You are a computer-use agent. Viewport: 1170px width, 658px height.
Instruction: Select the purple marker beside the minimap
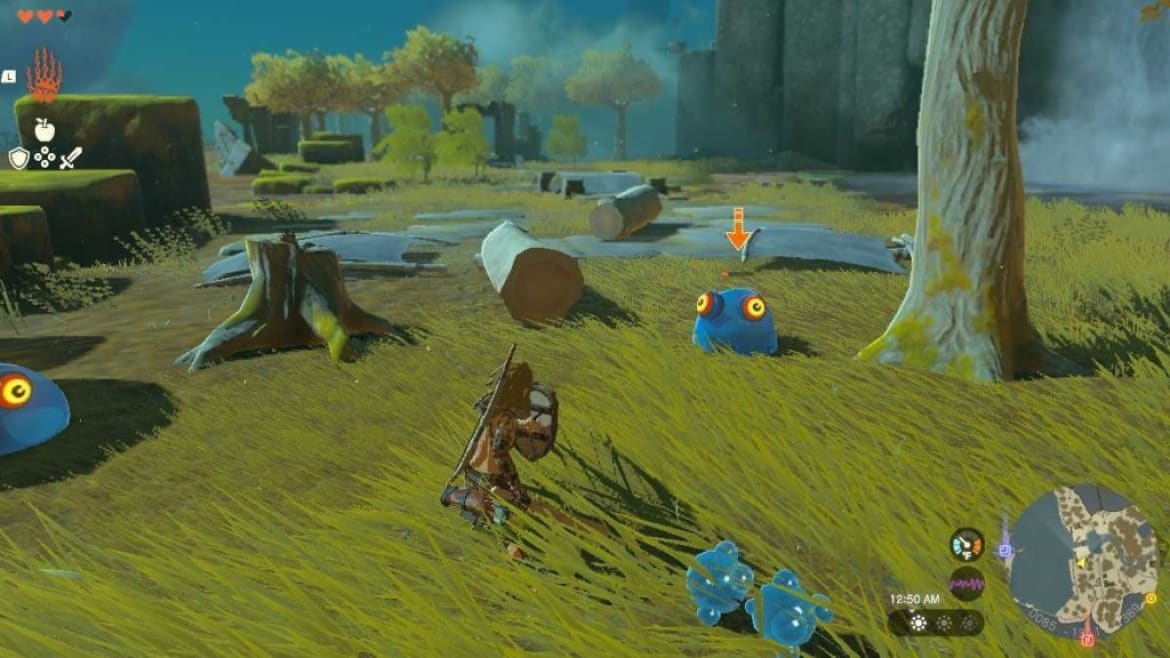(x=1005, y=549)
